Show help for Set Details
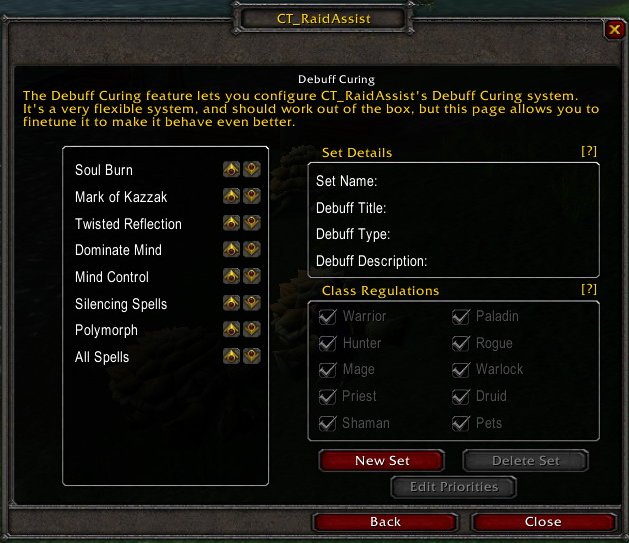629x543 pixels. (x=589, y=151)
